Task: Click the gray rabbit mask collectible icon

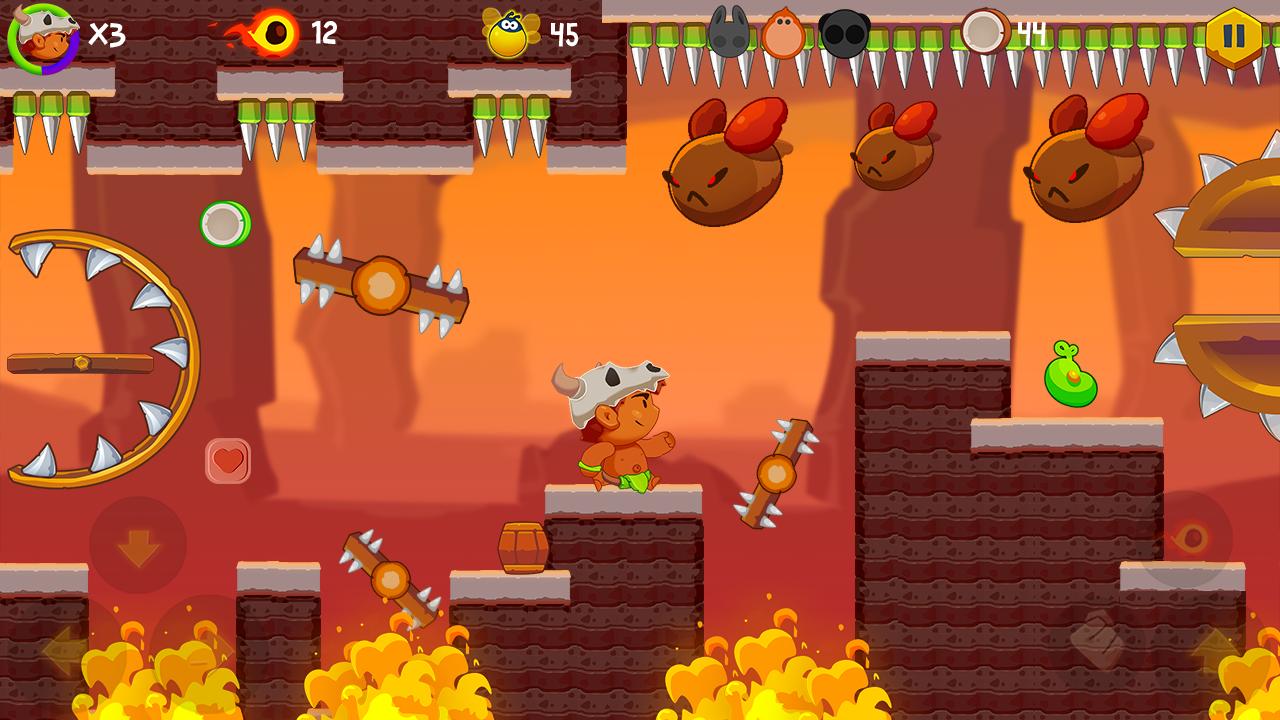Action: [731, 29]
